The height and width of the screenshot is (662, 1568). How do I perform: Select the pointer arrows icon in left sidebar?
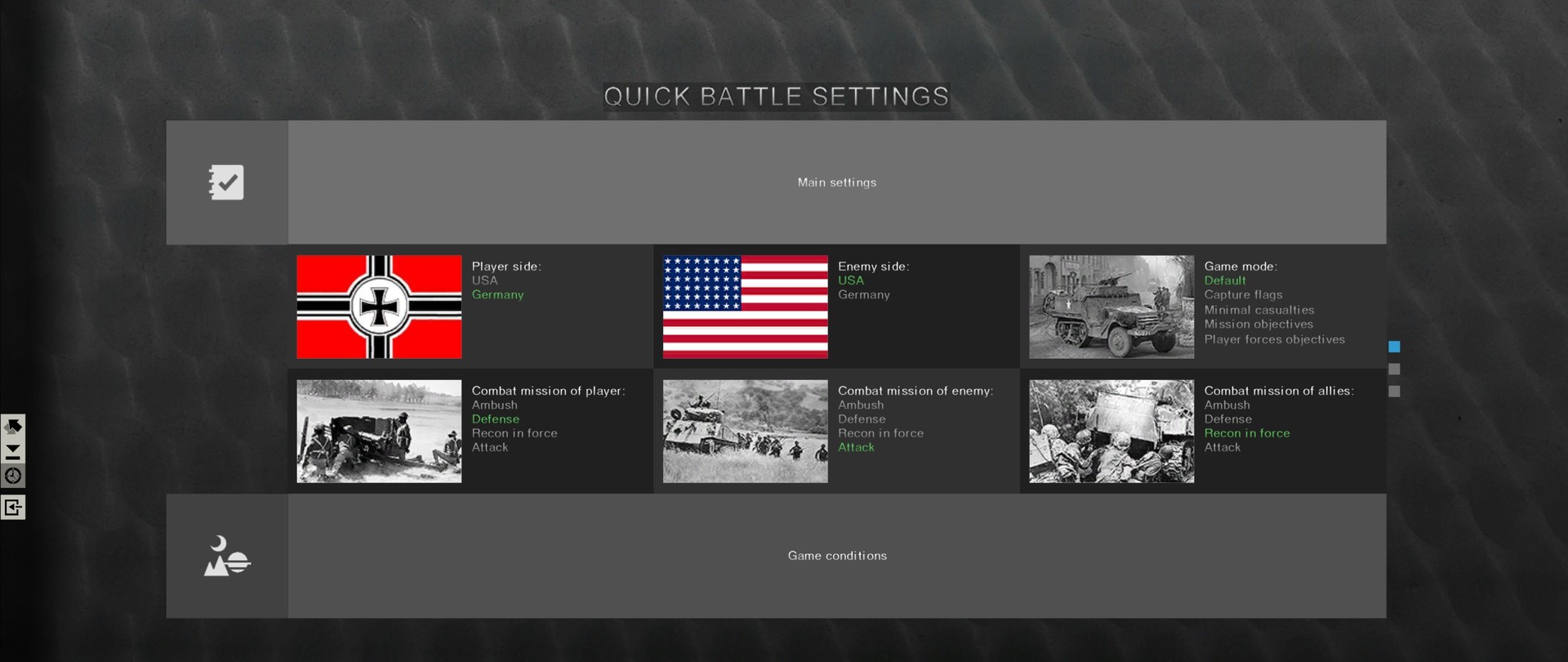click(13, 425)
